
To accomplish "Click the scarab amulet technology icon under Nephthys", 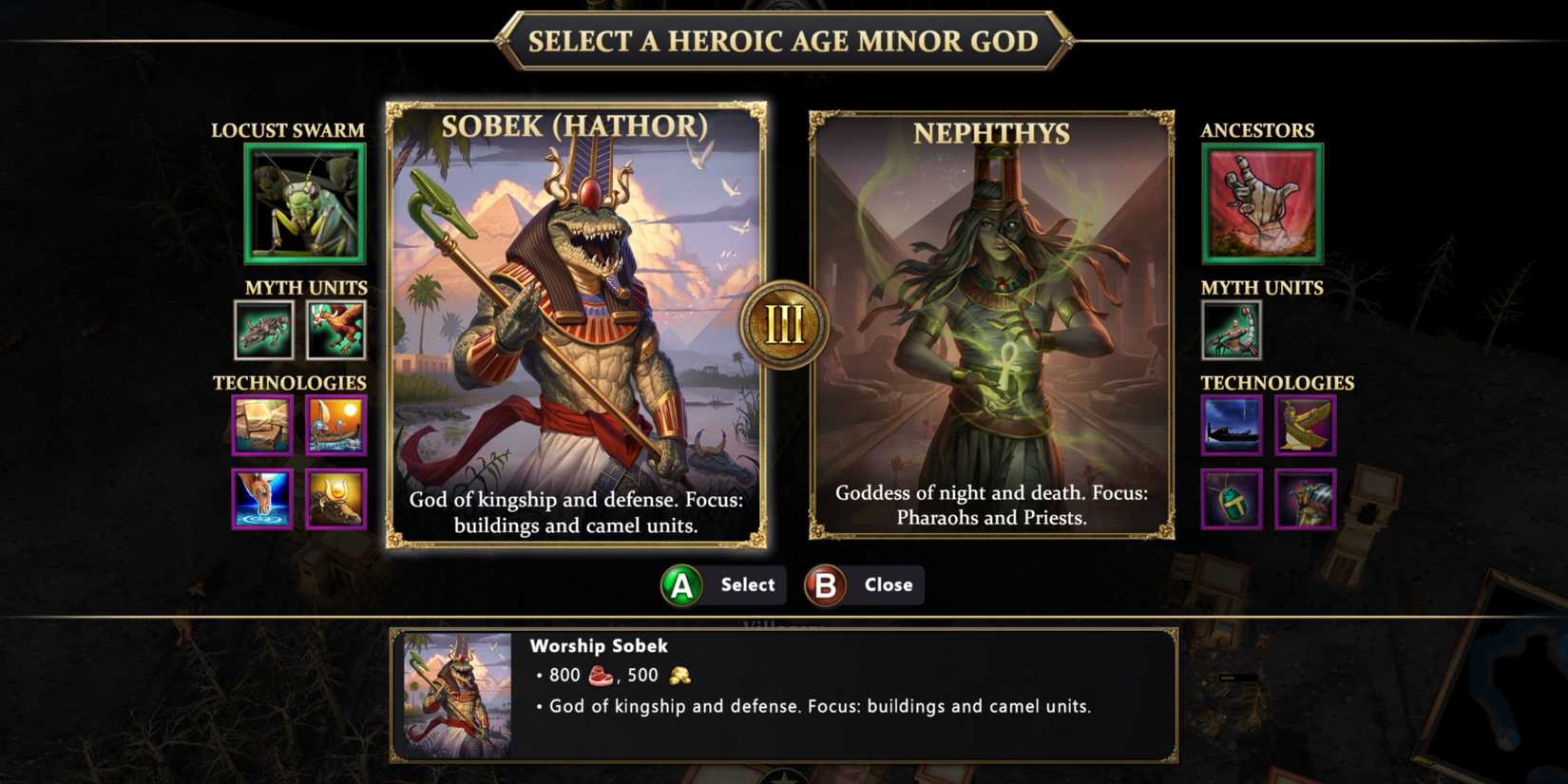I will tap(1233, 498).
